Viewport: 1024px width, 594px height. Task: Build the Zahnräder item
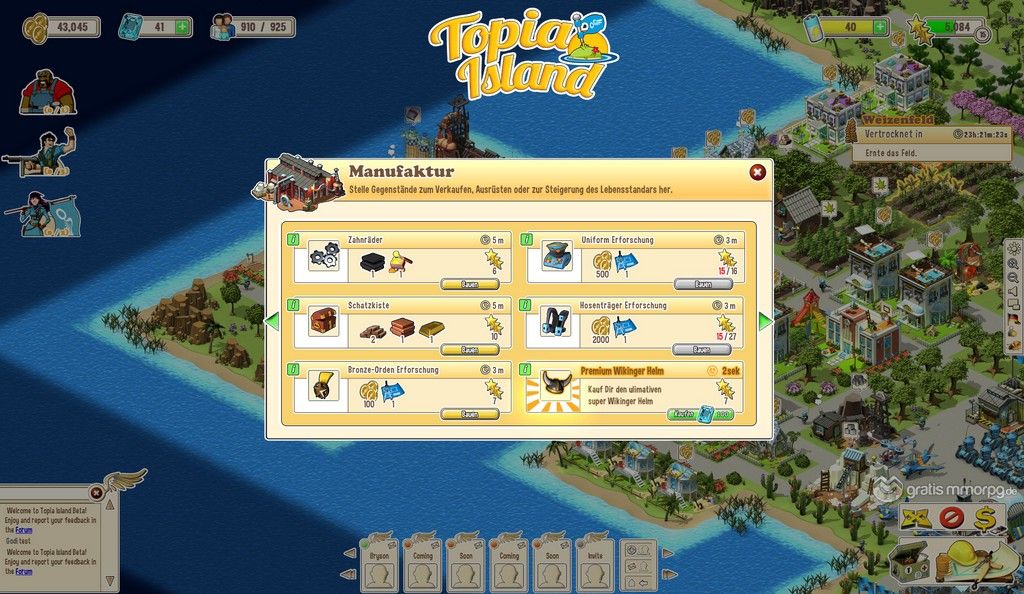pyautogui.click(x=469, y=284)
